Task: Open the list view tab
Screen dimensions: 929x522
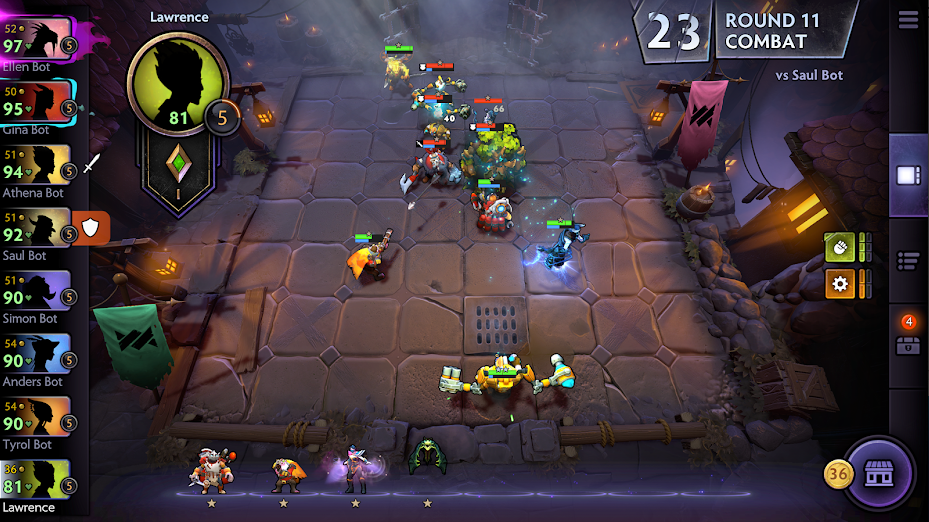Action: pyautogui.click(x=908, y=261)
